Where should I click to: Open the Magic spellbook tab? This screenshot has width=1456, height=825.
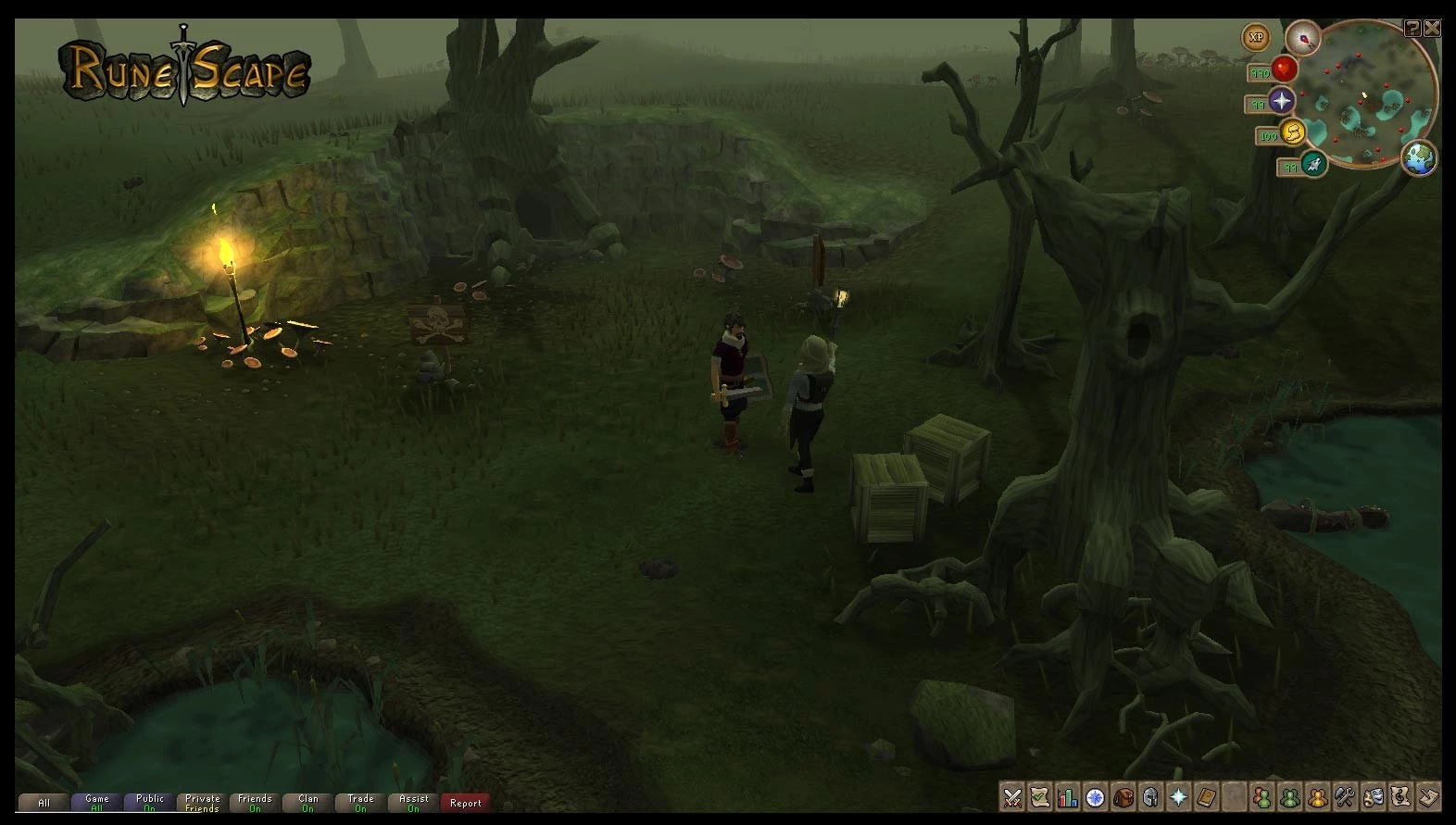point(1206,797)
